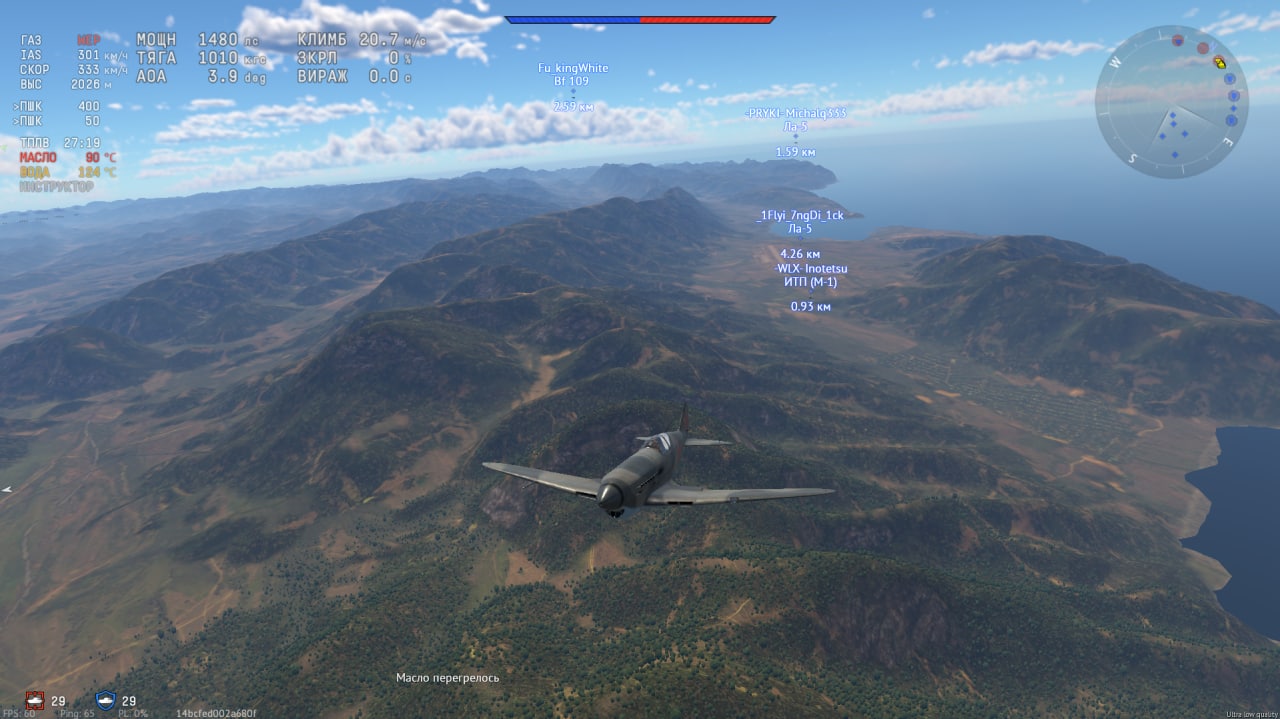Viewport: 1280px width, 719px height.
Task: Target the _1Flyi_7ngDi_1ck La-5 label
Action: 800,221
